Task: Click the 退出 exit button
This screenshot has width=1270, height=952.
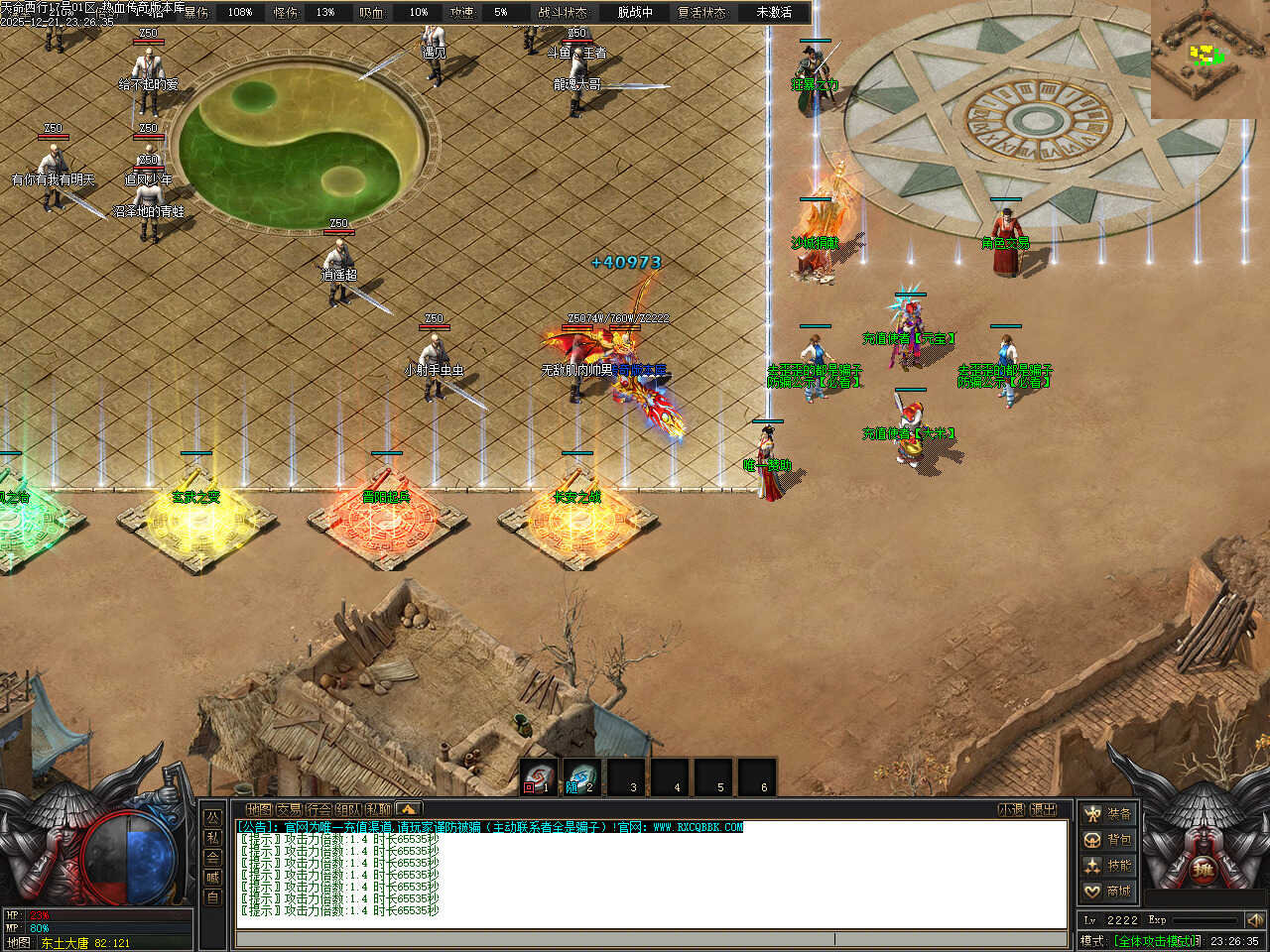Action: coord(1043,809)
